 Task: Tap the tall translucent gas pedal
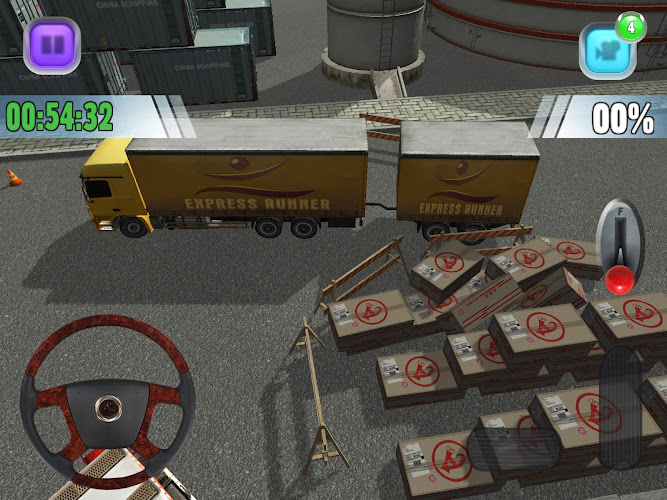tap(619, 407)
